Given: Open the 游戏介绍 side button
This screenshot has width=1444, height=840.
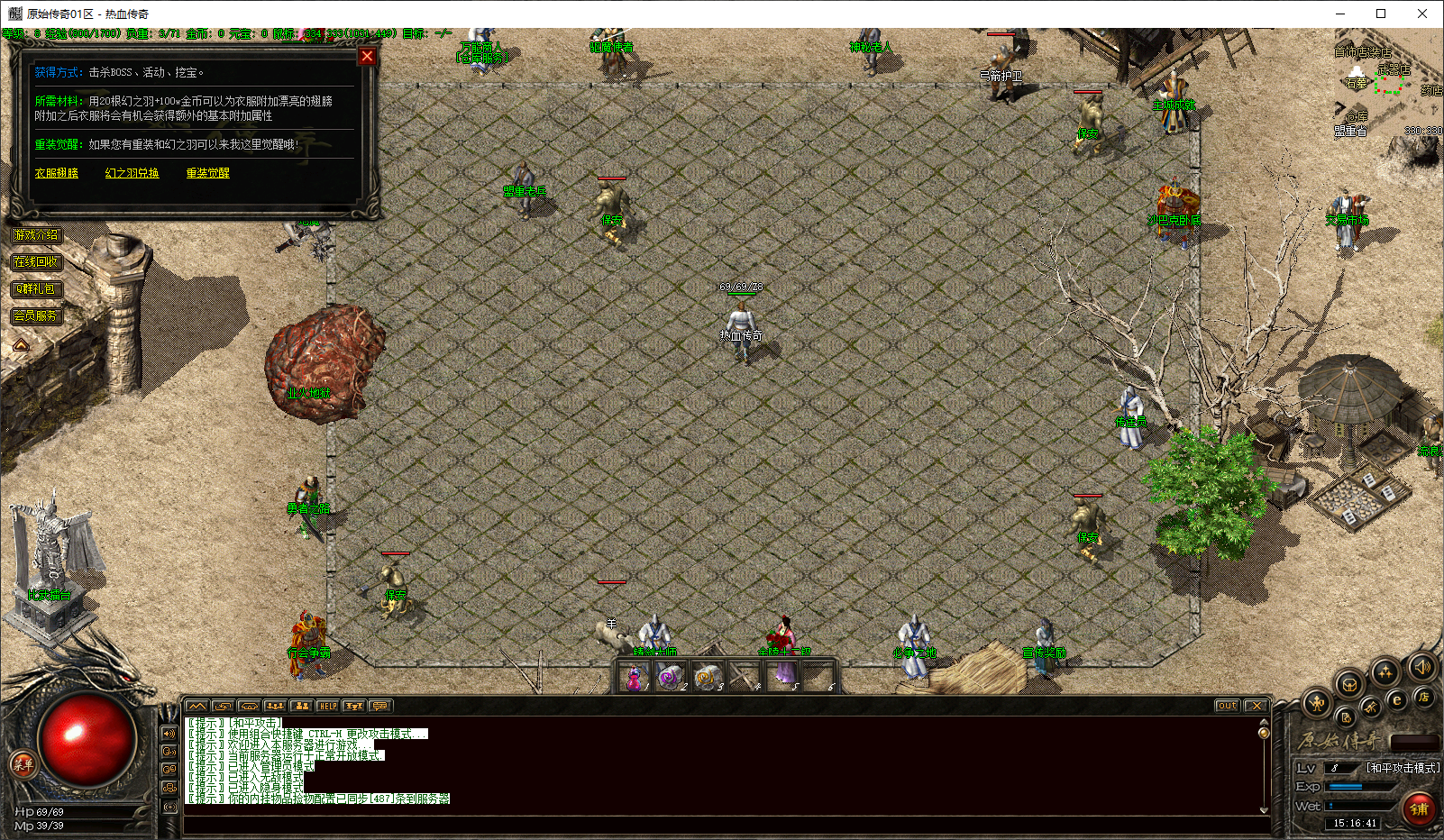Looking at the screenshot, I should click(36, 235).
